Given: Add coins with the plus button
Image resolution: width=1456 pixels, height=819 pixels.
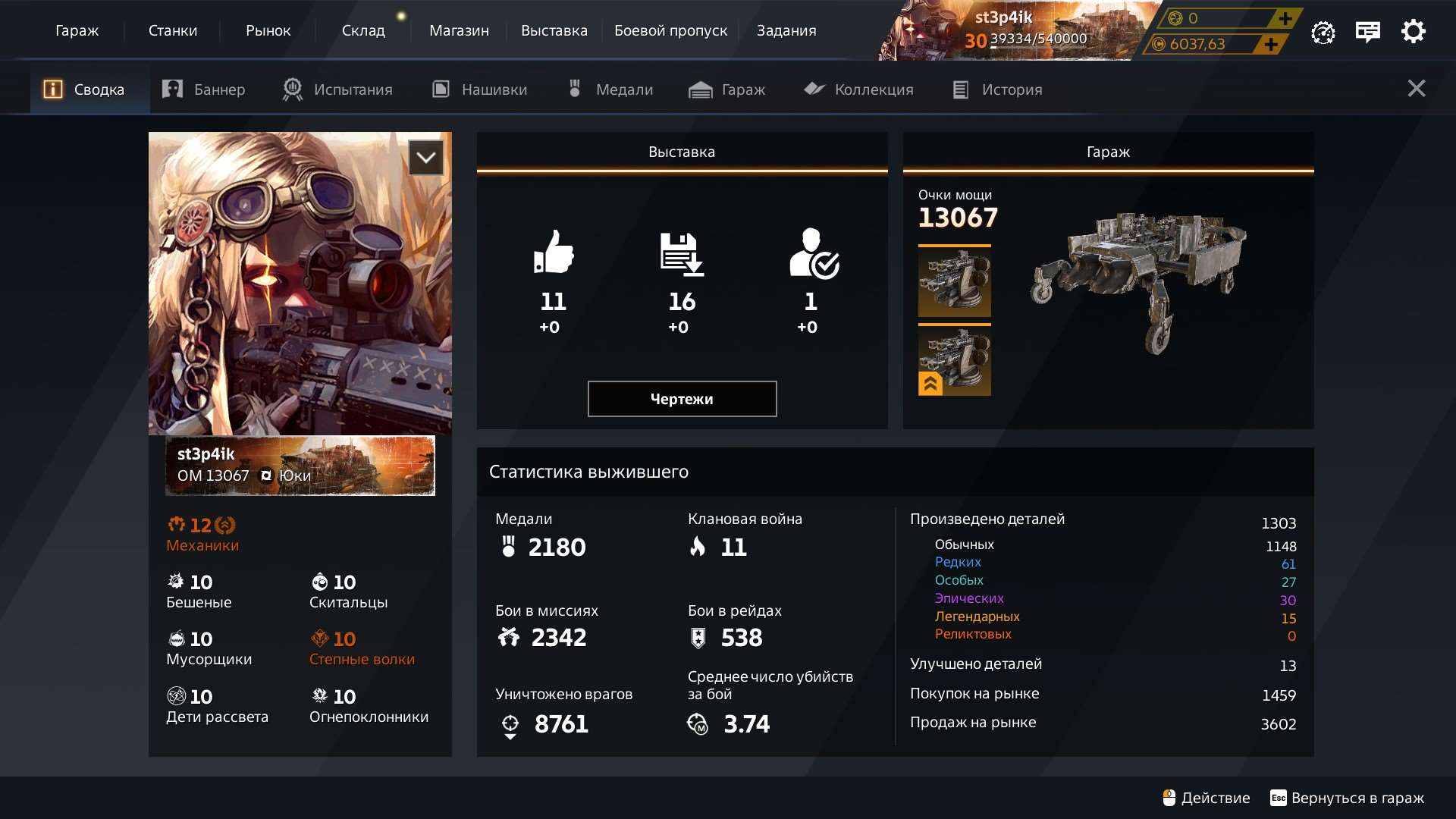Looking at the screenshot, I should point(1271,45).
